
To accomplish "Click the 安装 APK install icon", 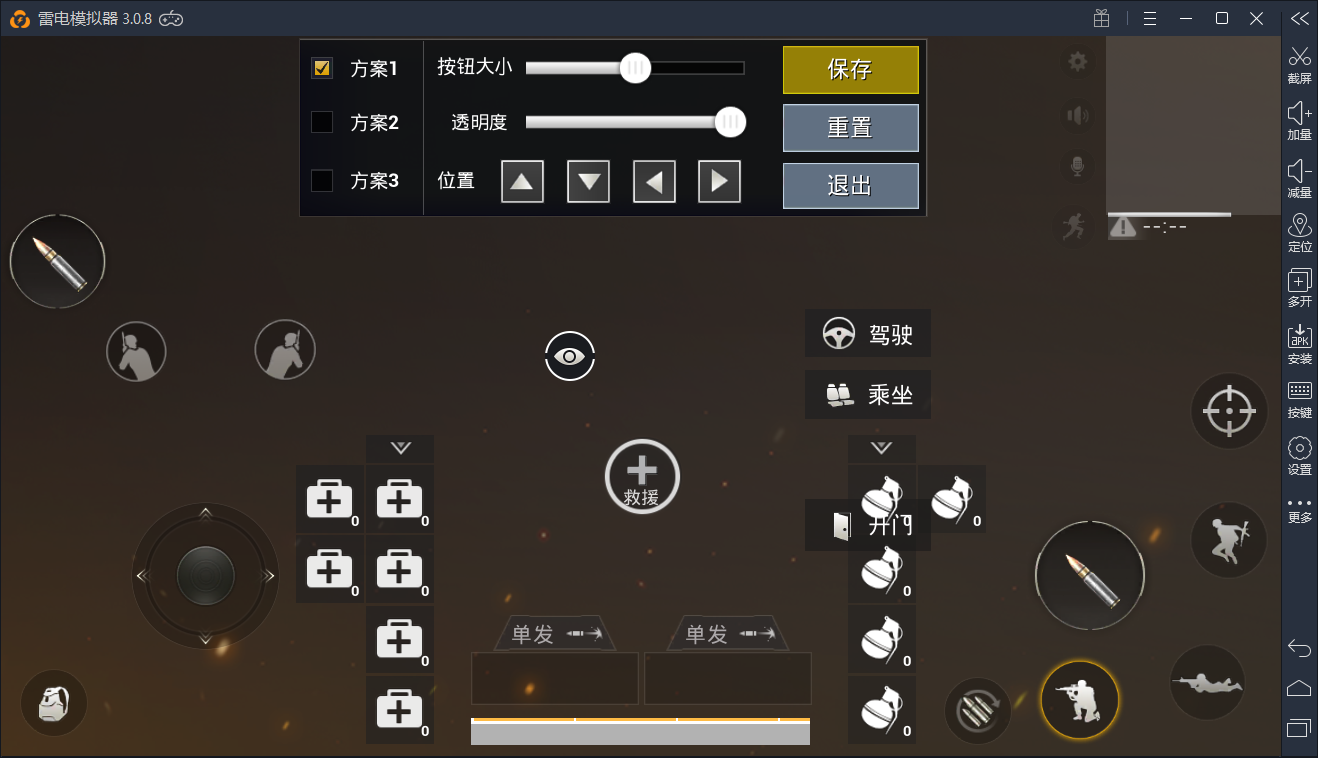I will [x=1299, y=345].
